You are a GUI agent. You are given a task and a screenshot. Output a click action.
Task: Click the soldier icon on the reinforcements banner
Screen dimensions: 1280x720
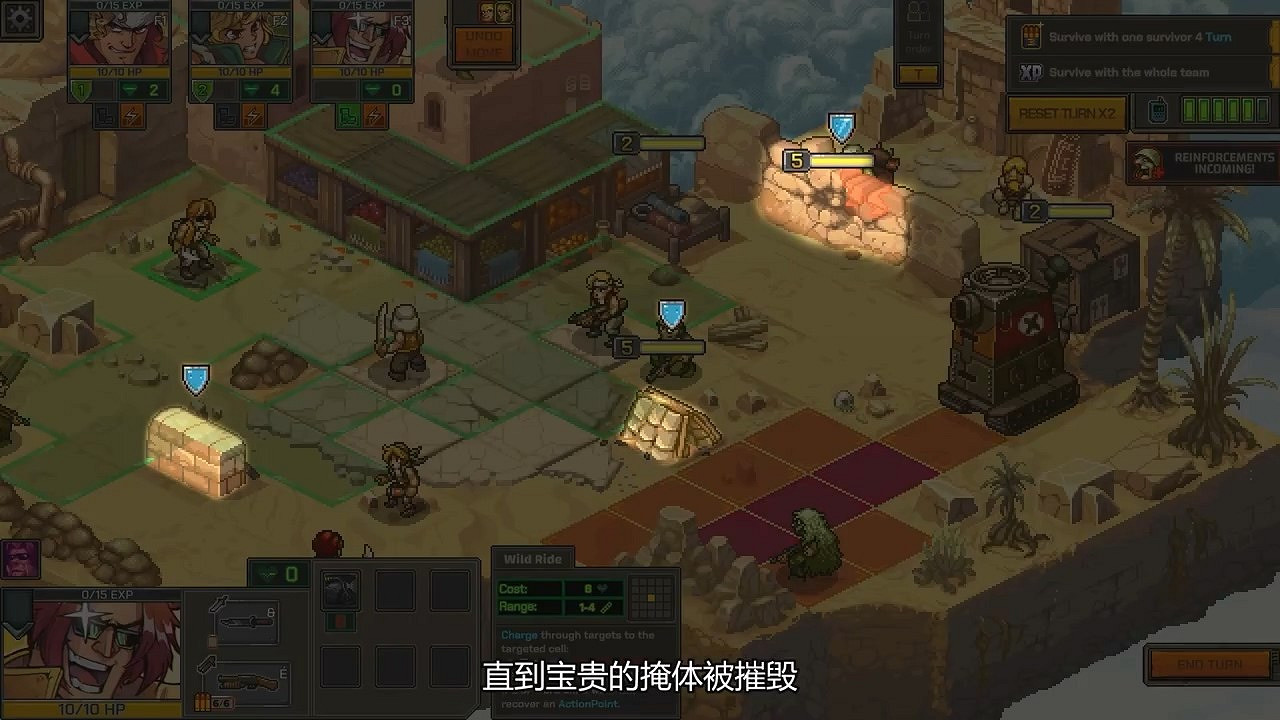pyautogui.click(x=1146, y=164)
